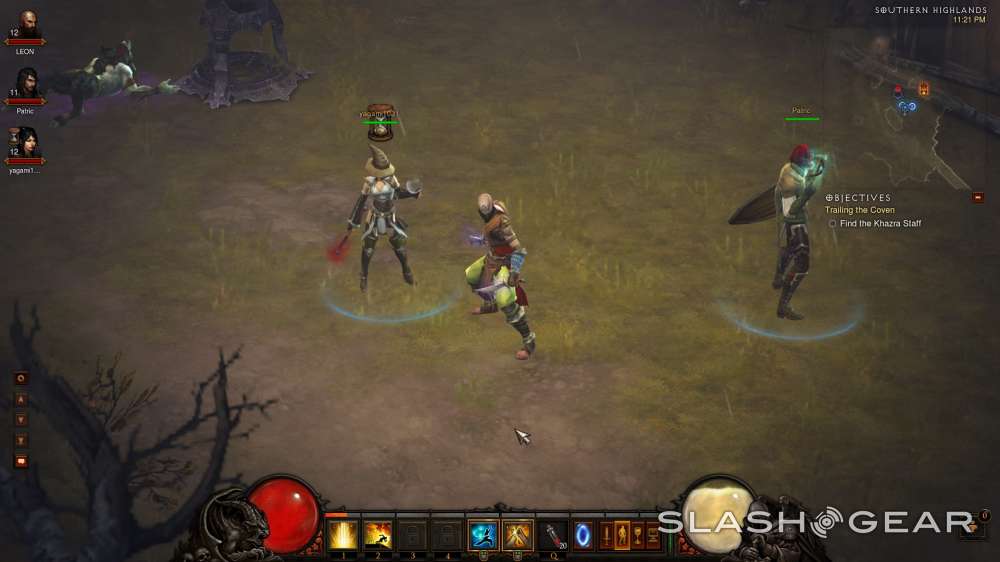Viewport: 1000px width, 562px height.
Task: Click the yagami party member portrait
Action: click(25, 144)
